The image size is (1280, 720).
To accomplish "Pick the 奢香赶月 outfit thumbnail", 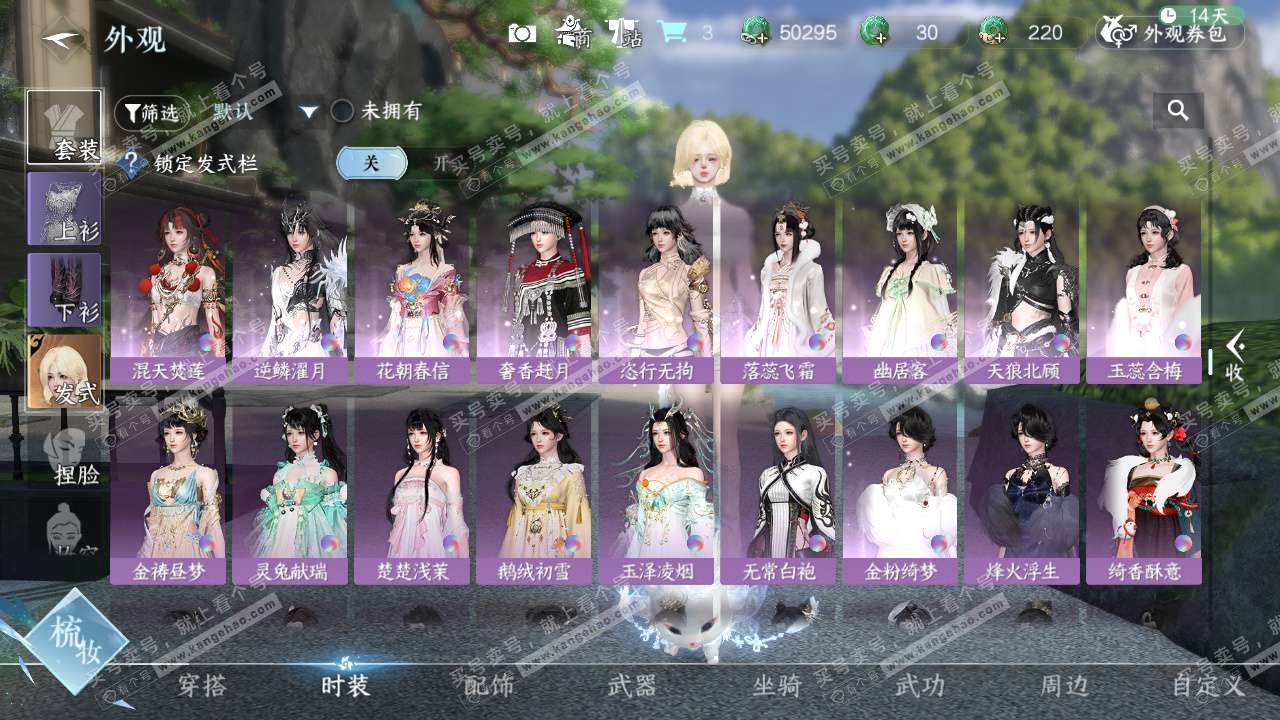I will (x=534, y=290).
